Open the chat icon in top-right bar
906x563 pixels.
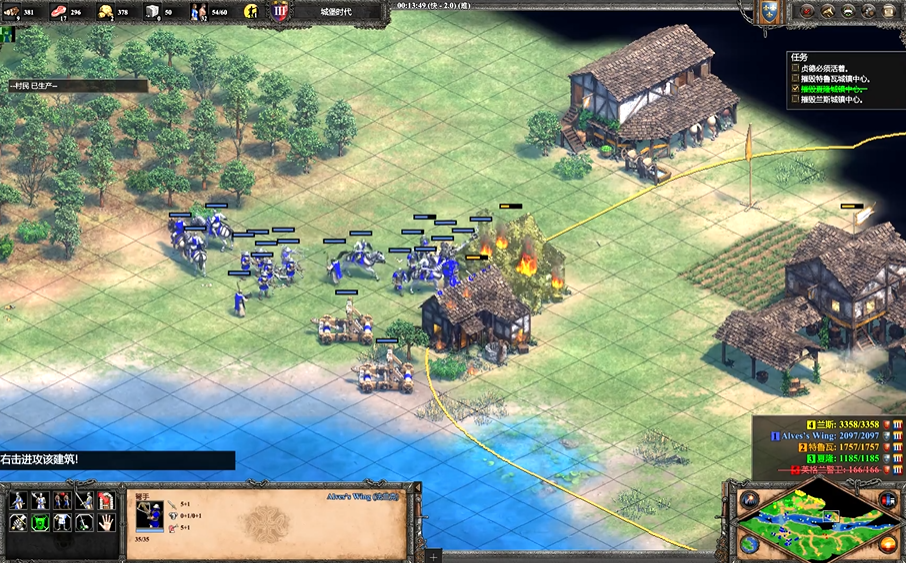[850, 11]
